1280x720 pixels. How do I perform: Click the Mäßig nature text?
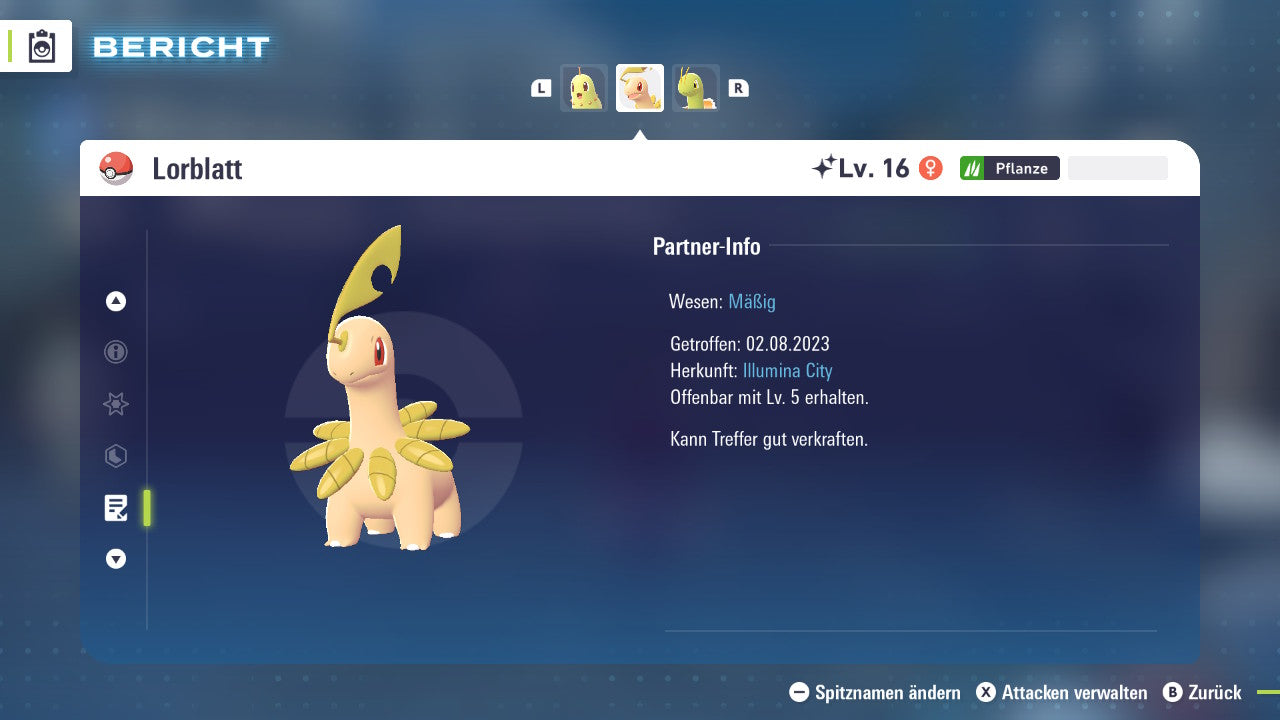(x=751, y=301)
